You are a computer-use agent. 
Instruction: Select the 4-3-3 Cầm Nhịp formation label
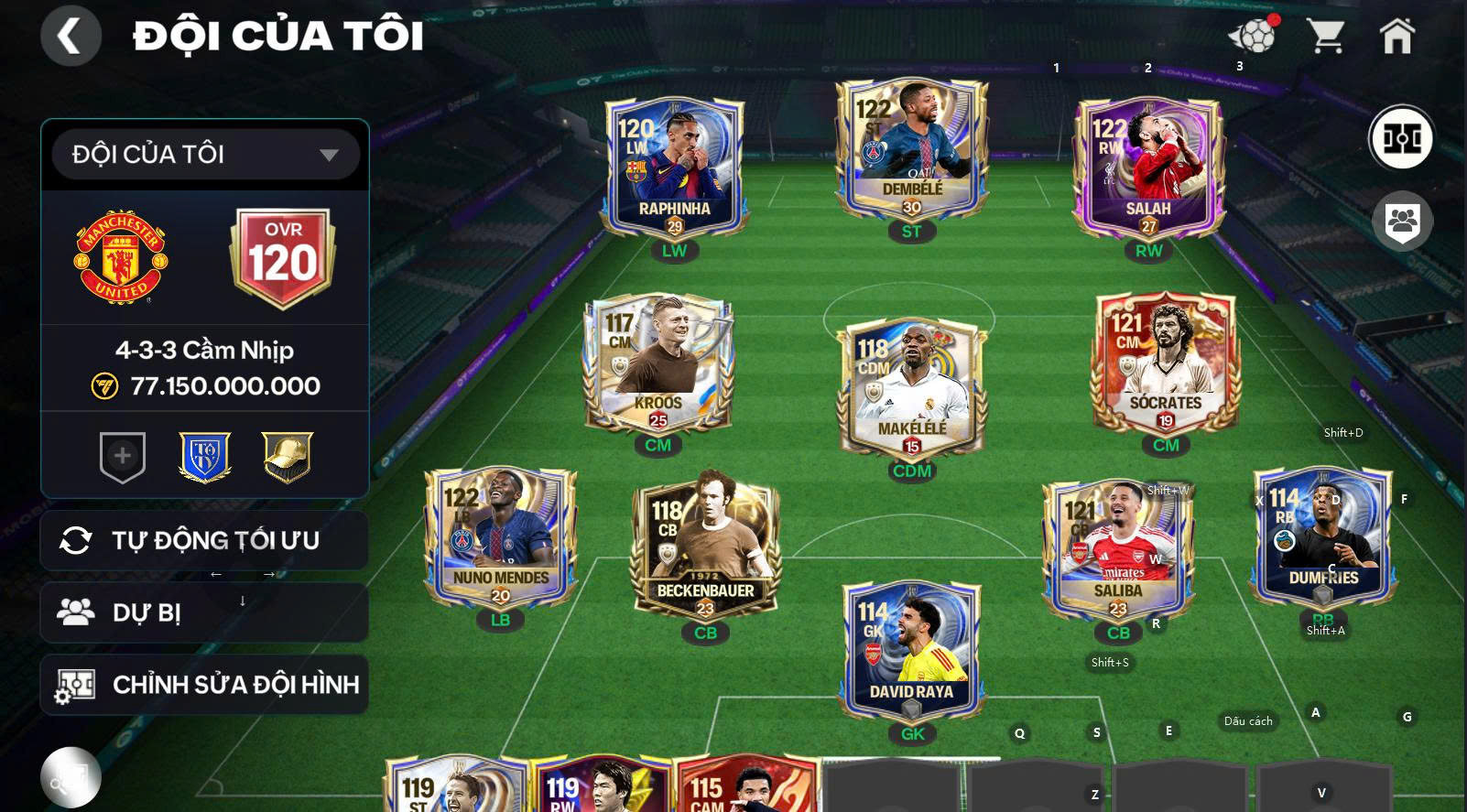coord(203,350)
